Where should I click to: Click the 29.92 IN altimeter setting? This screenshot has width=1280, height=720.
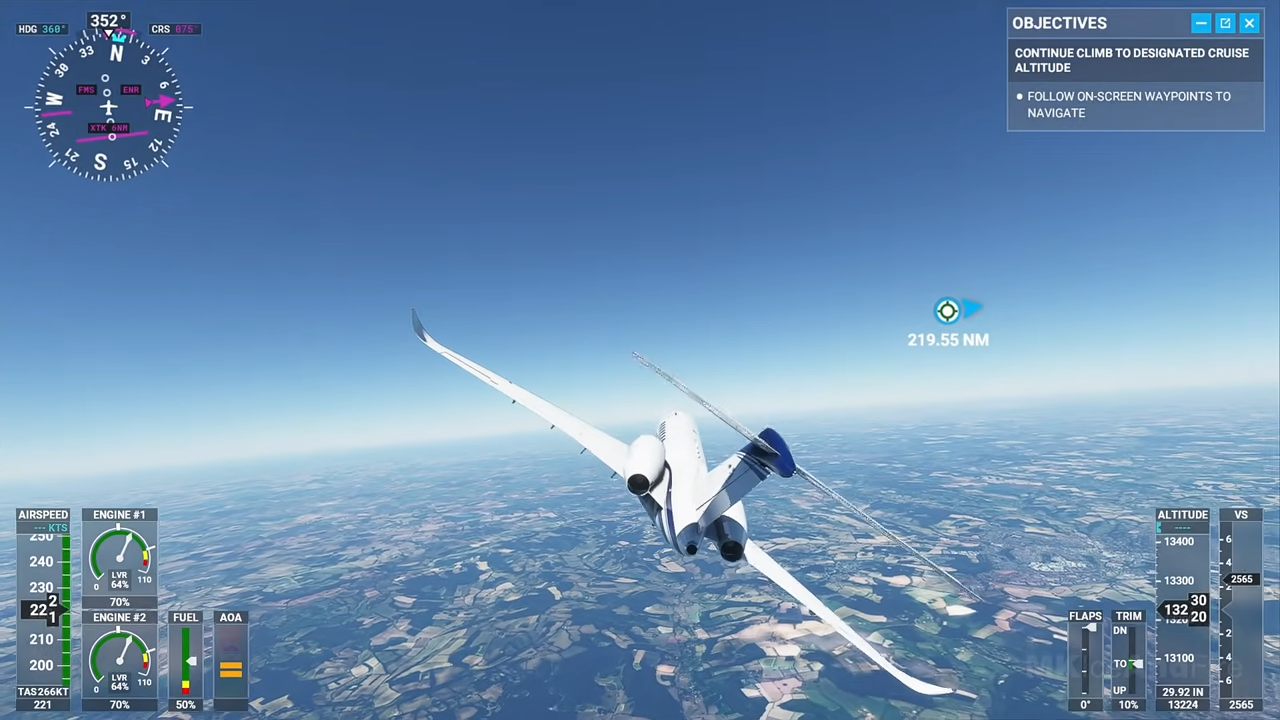pyautogui.click(x=1183, y=691)
